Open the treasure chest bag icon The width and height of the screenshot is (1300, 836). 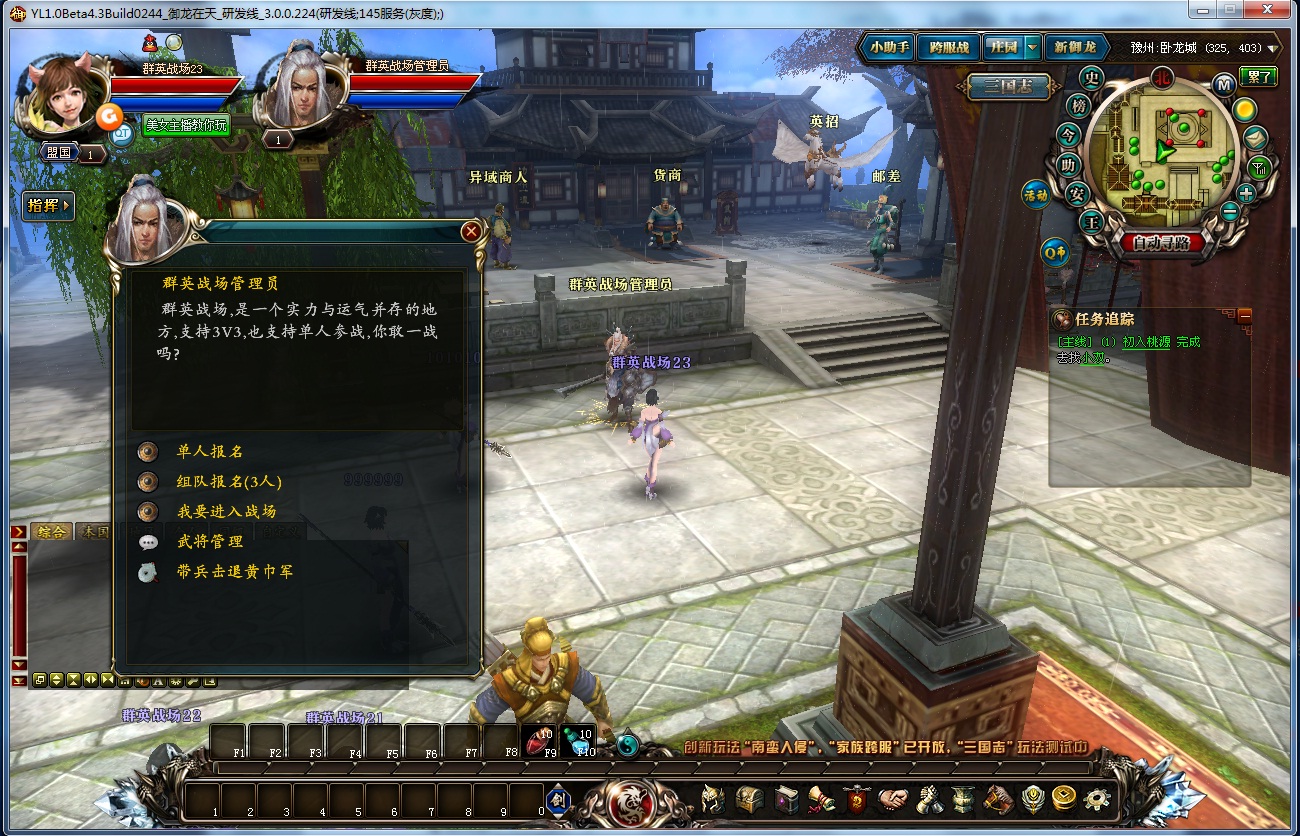point(750,799)
